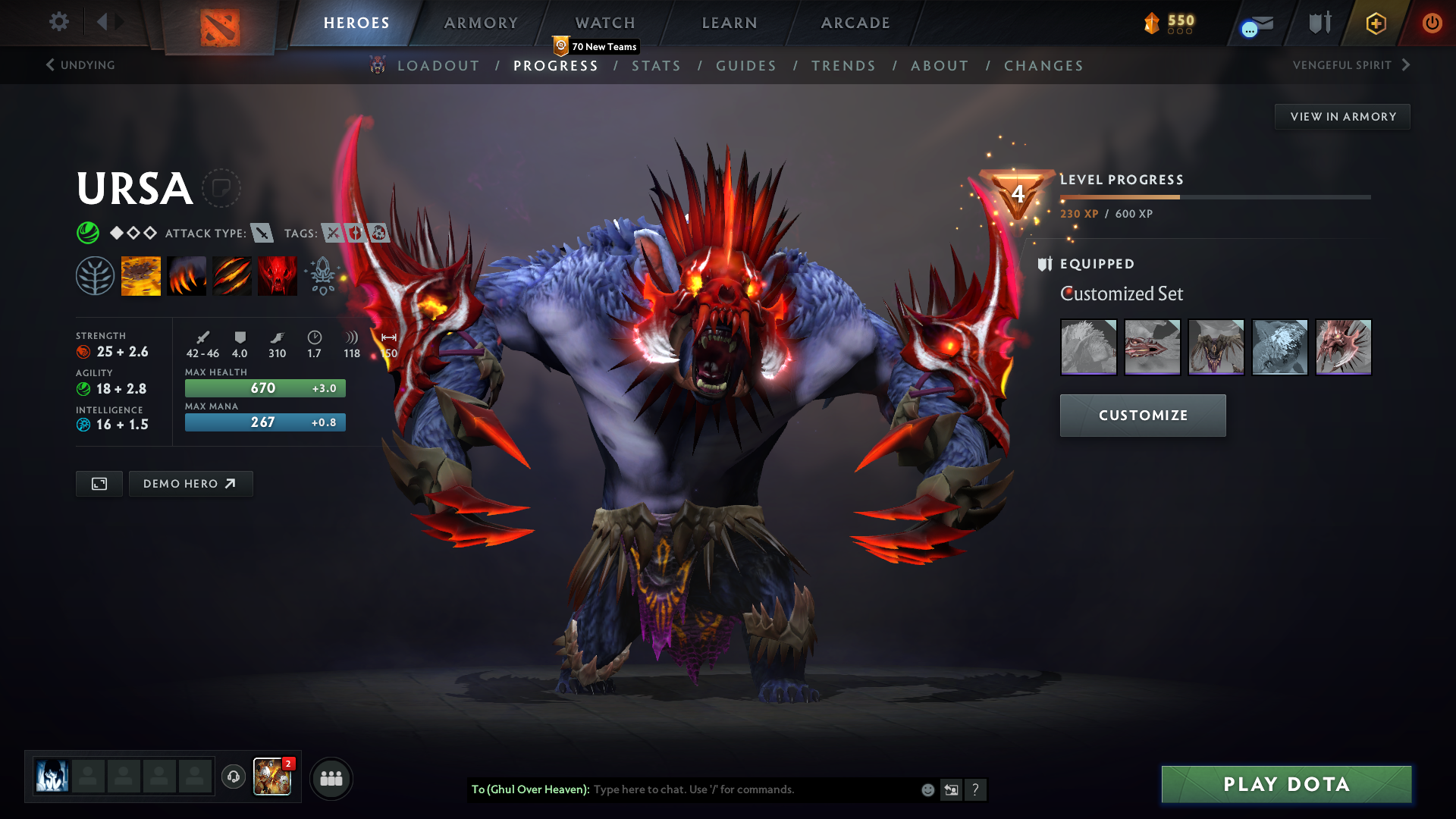Select Ursa's Earthshock ability icon
1456x819 pixels.
[141, 275]
